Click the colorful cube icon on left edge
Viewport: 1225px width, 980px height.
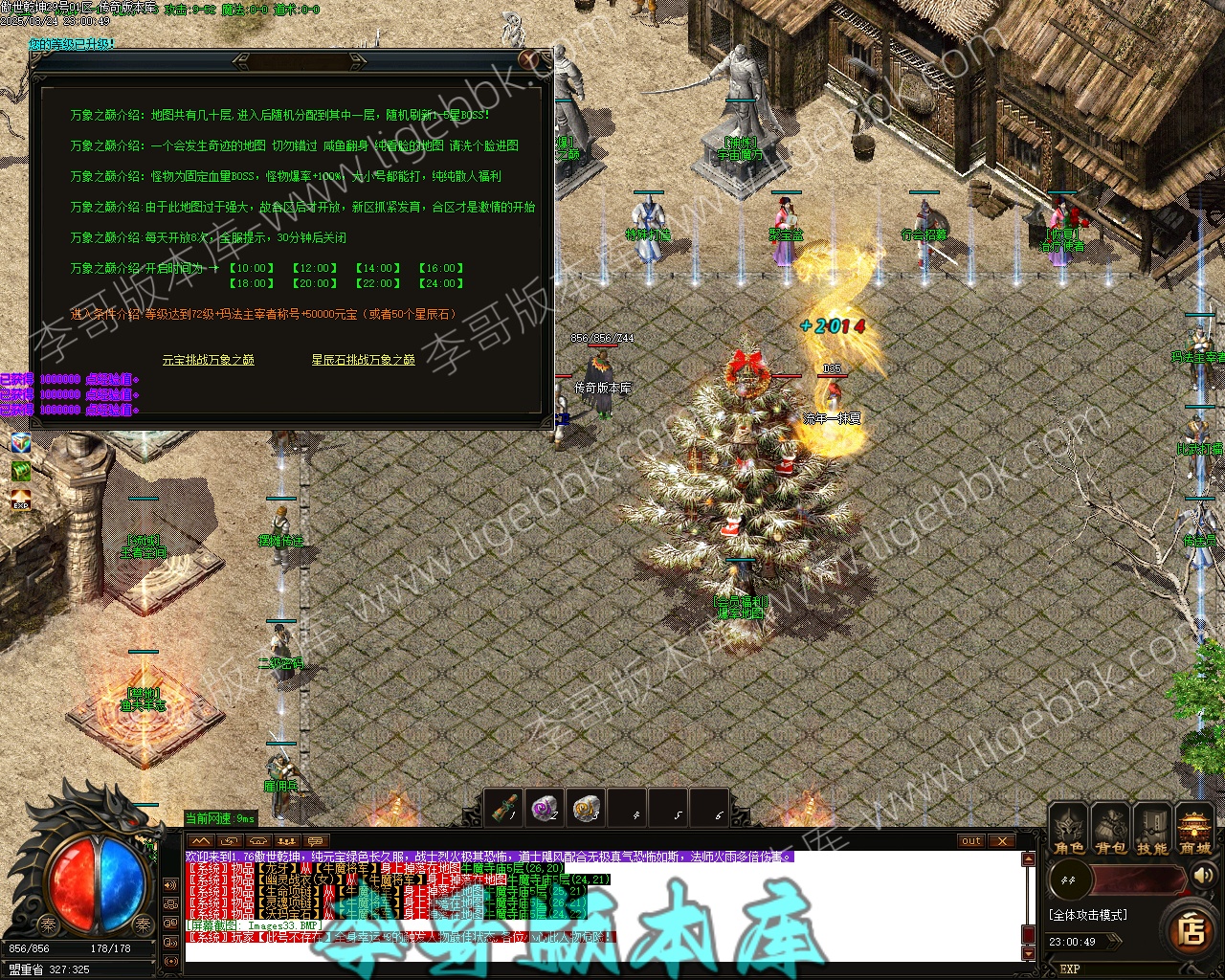(x=20, y=442)
